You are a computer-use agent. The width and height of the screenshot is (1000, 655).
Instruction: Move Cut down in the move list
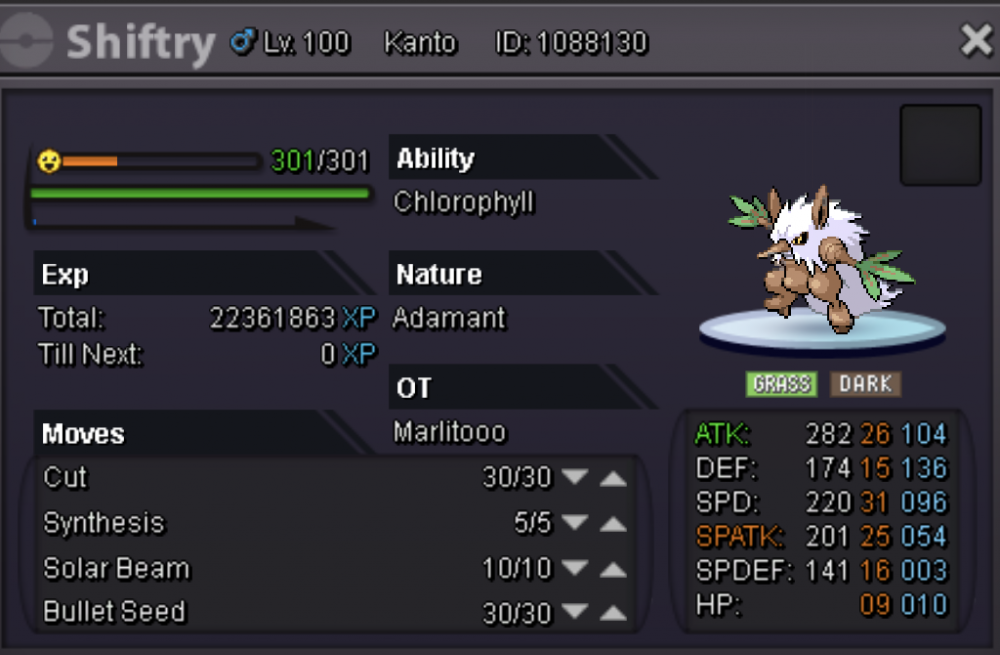(x=574, y=478)
